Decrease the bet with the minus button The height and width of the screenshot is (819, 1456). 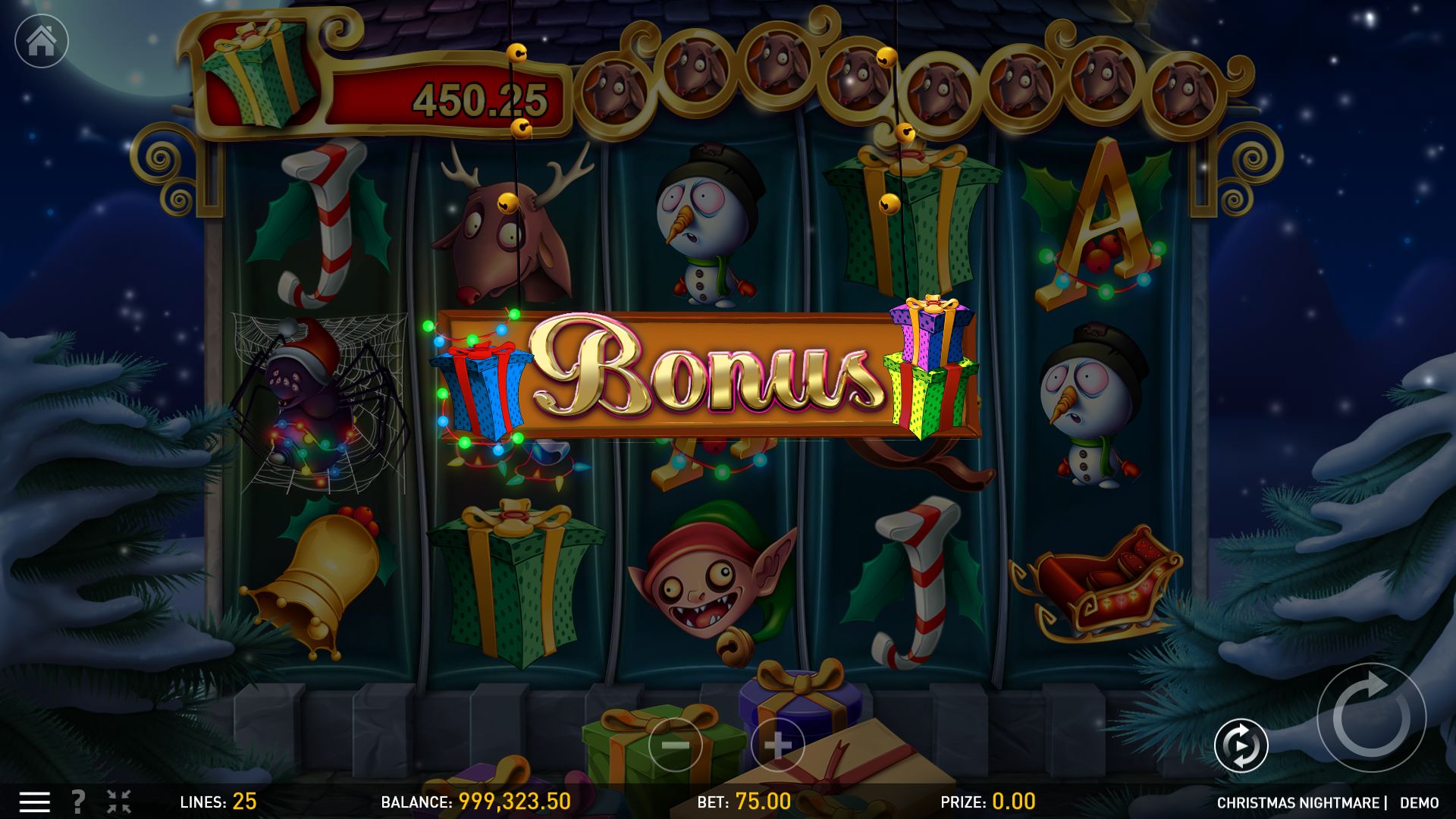point(675,745)
